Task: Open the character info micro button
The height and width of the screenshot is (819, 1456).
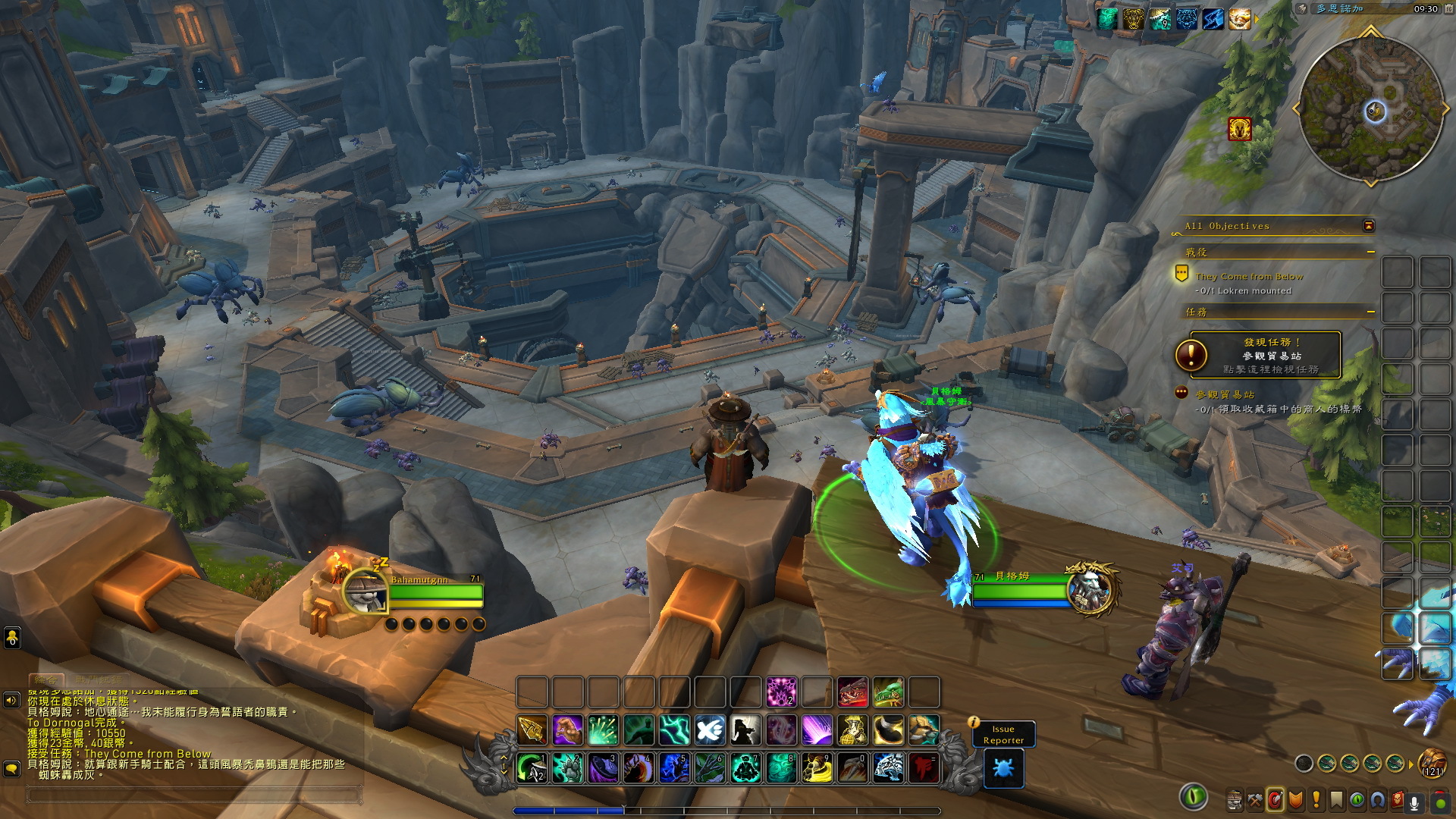Action: tap(1234, 800)
